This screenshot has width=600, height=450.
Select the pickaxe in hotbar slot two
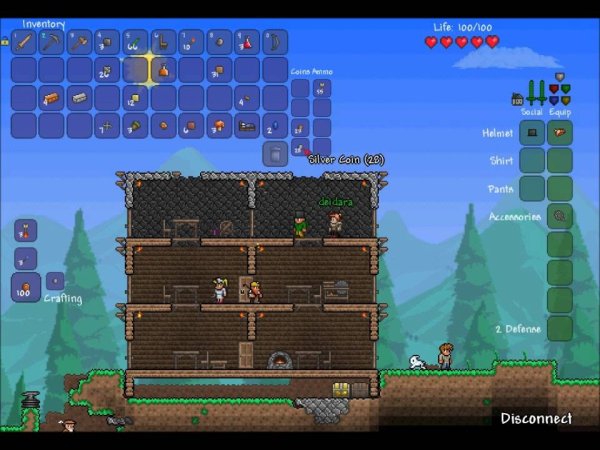[x=51, y=42]
